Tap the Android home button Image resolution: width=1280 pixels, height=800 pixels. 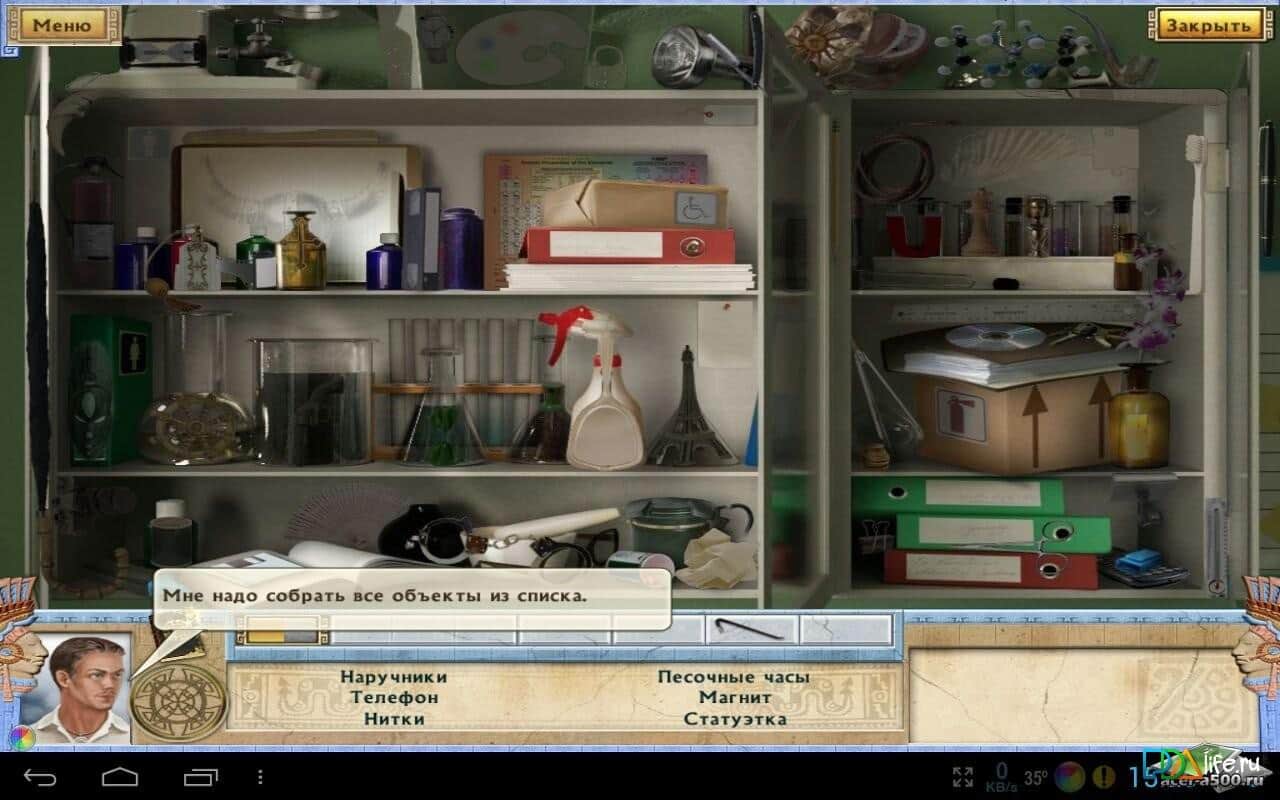click(120, 776)
